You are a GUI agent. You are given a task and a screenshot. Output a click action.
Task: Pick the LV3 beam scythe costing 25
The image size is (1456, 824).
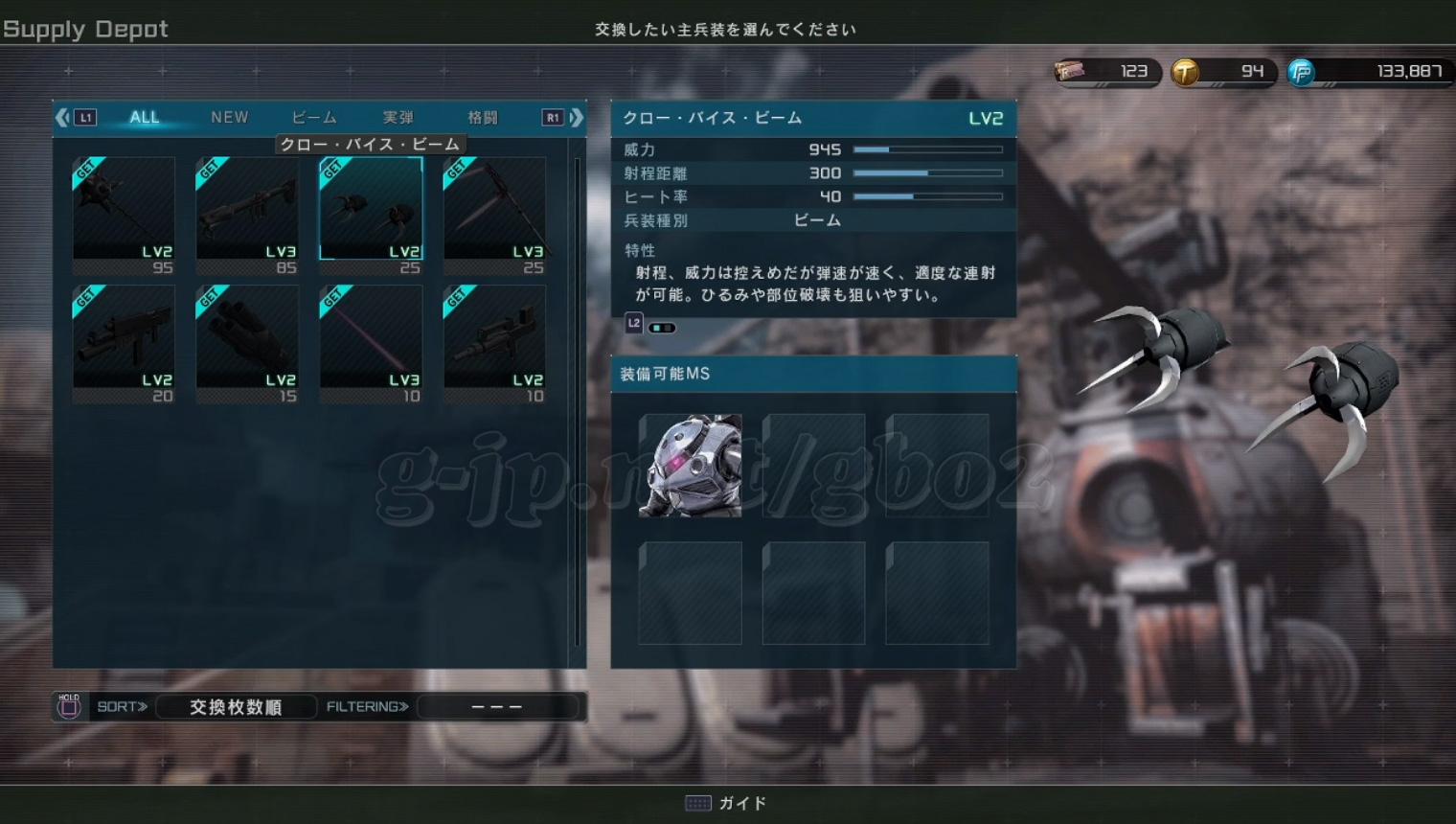coord(494,215)
